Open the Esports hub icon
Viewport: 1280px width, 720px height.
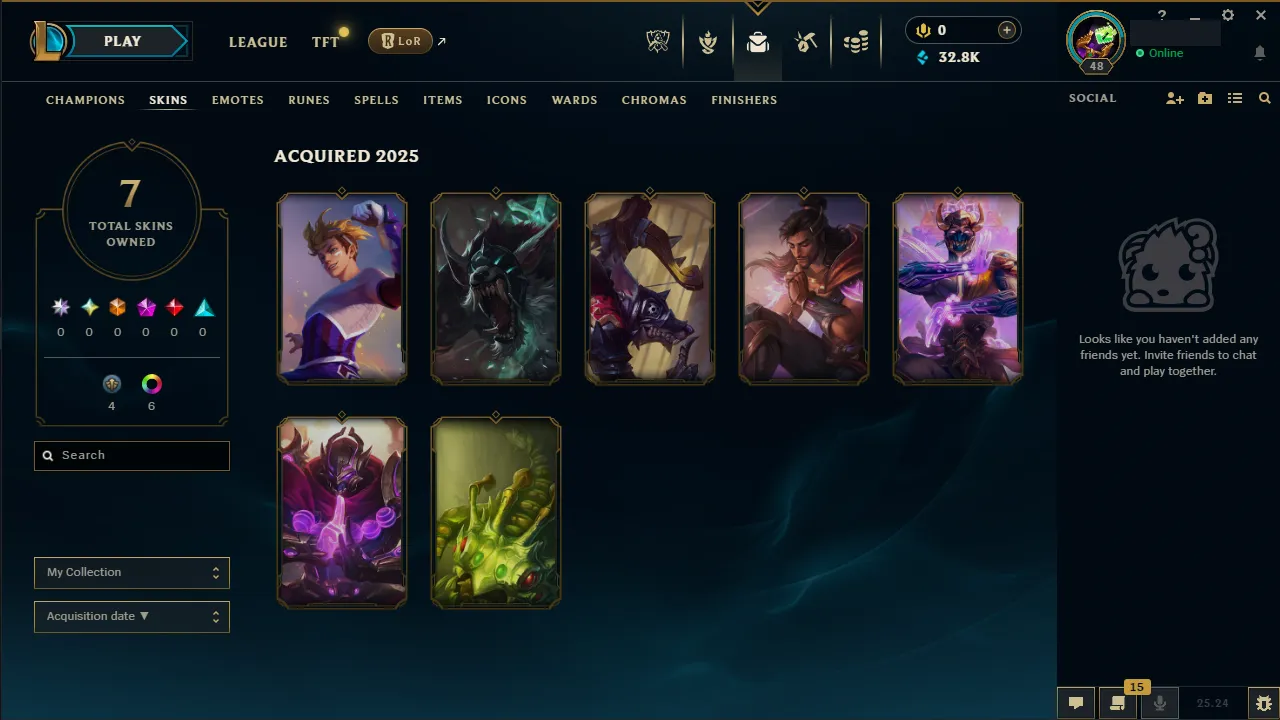(x=658, y=41)
